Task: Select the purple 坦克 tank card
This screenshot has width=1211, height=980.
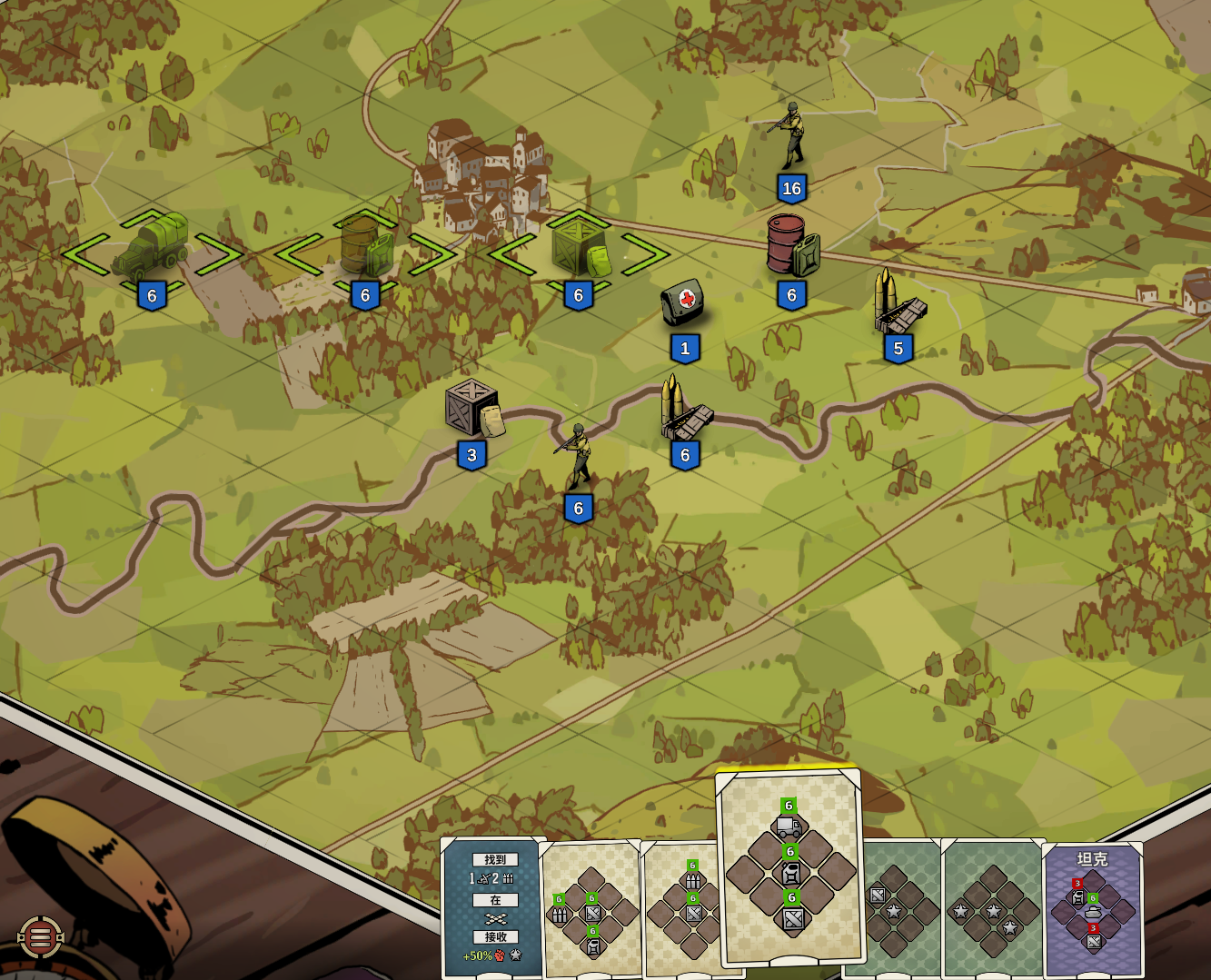Action: click(x=1092, y=908)
